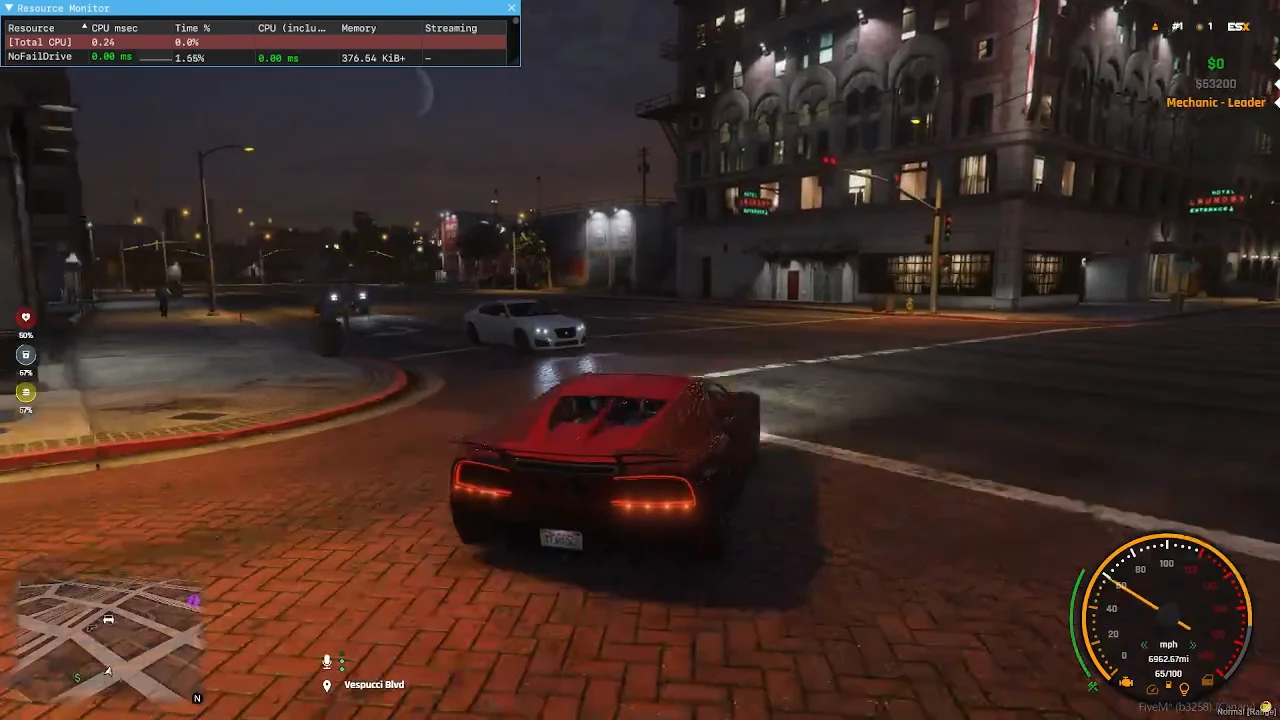Click the microphone voice icon

click(326, 662)
